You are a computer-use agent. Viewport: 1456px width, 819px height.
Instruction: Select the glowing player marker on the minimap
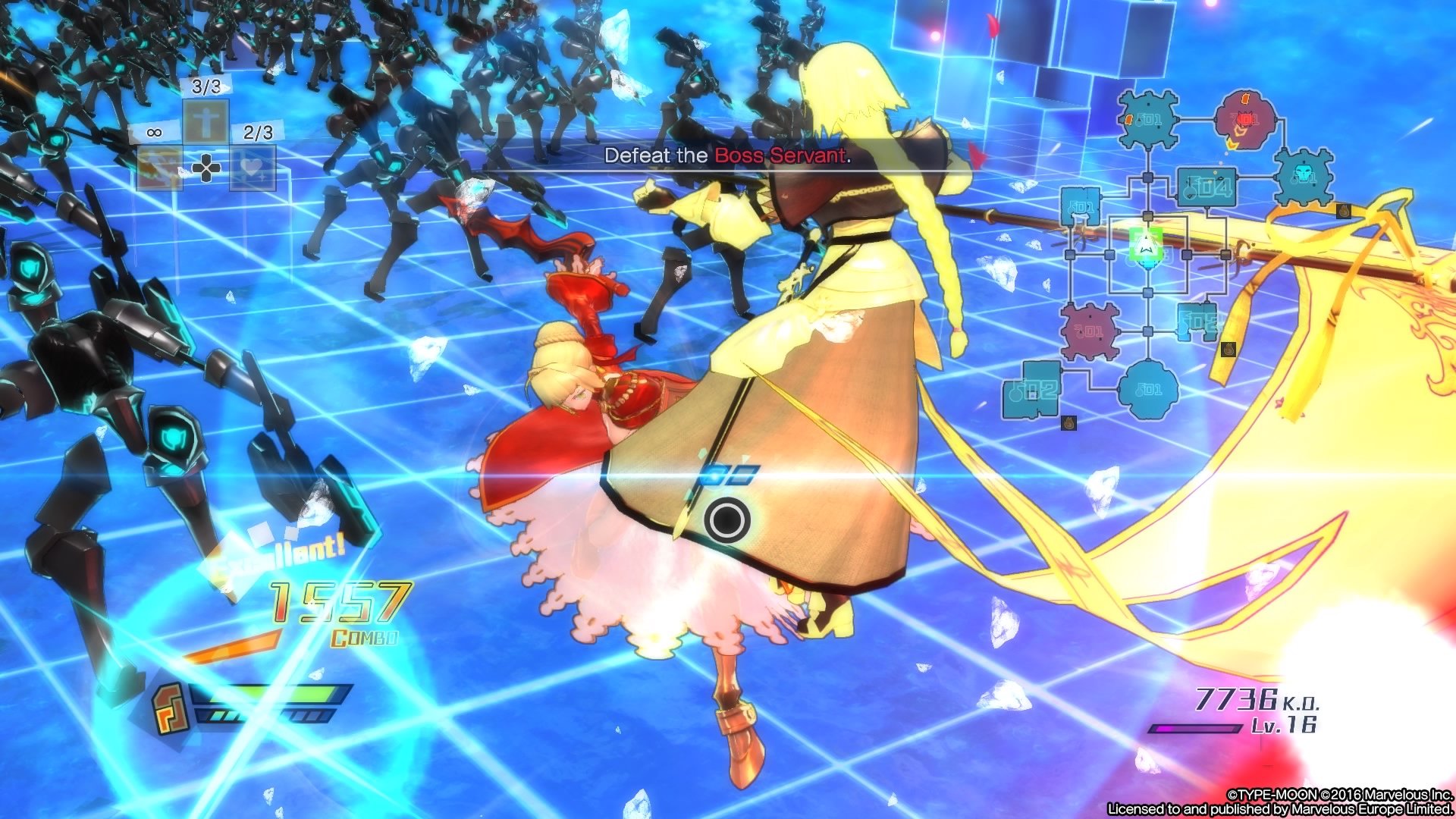(1147, 244)
